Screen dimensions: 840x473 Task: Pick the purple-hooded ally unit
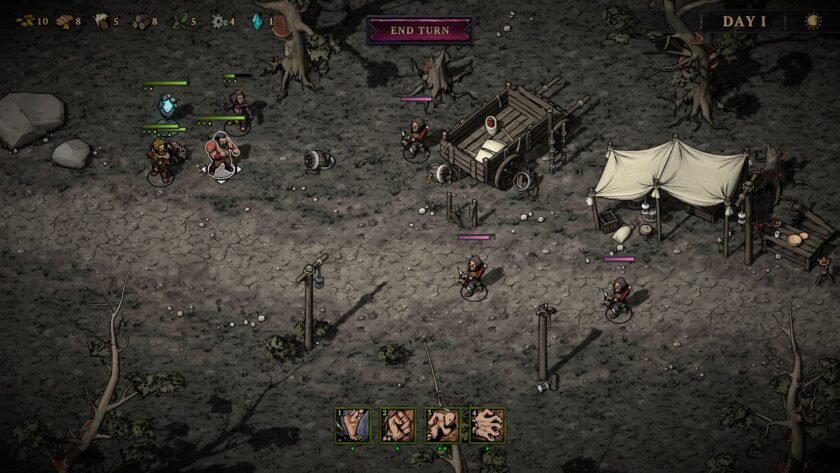(x=238, y=104)
